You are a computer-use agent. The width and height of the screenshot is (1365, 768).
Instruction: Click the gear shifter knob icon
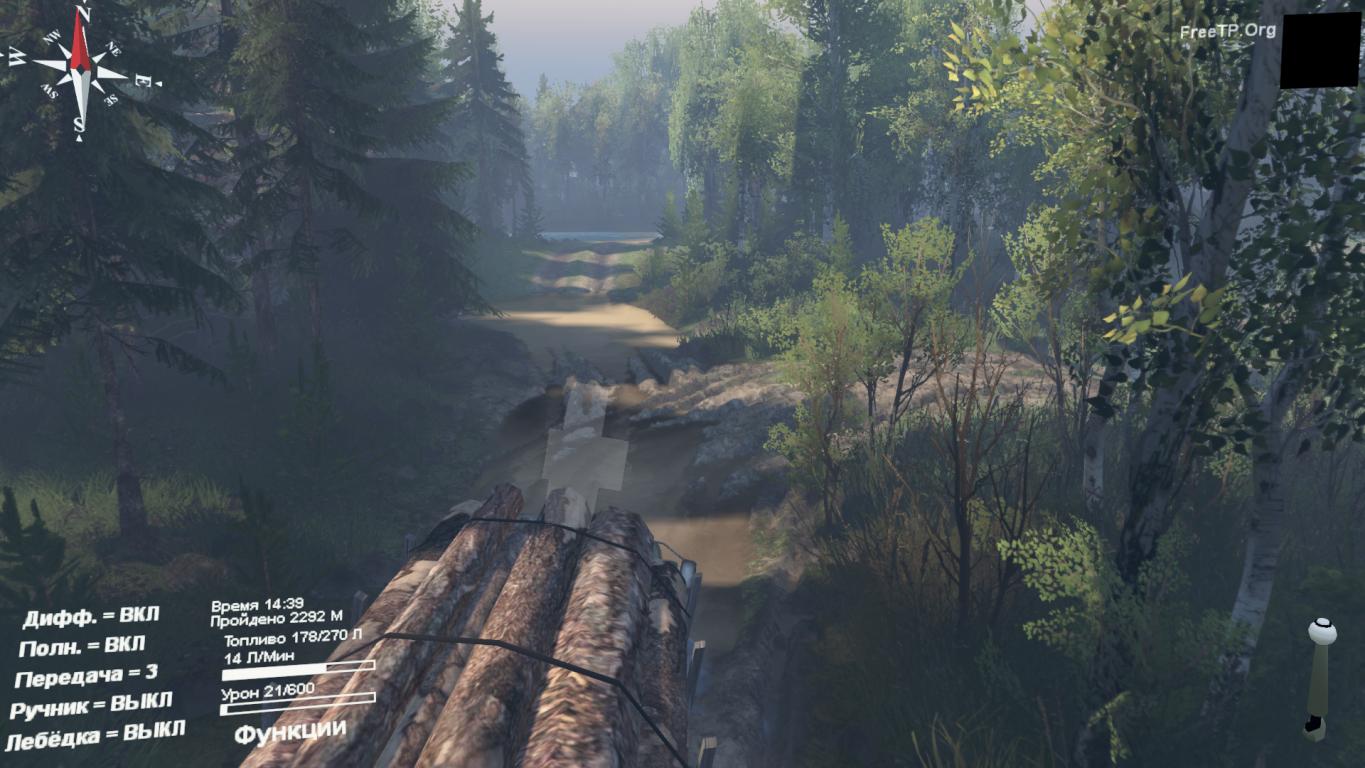coord(1322,632)
